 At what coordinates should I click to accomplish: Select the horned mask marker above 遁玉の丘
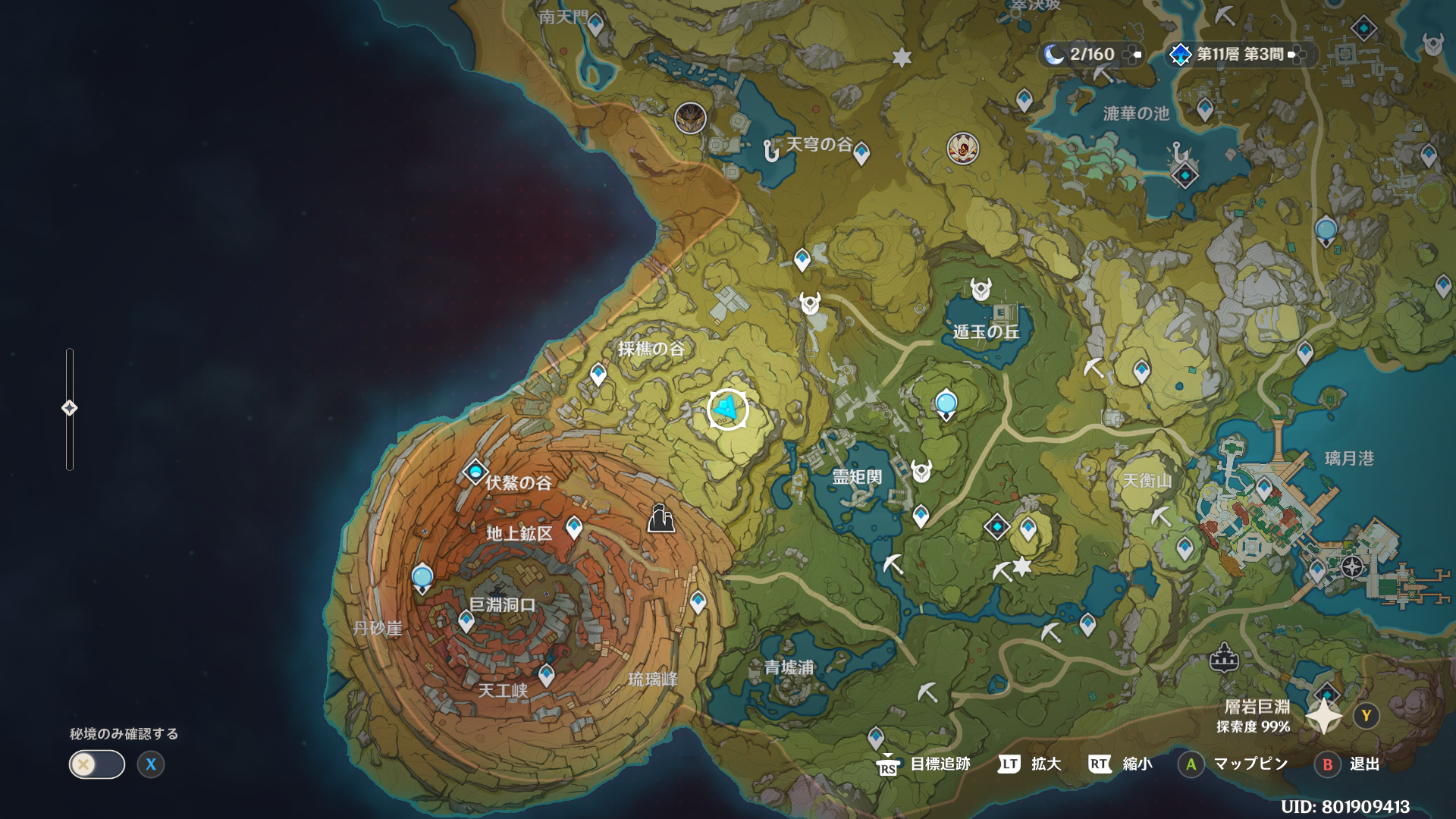tap(981, 289)
